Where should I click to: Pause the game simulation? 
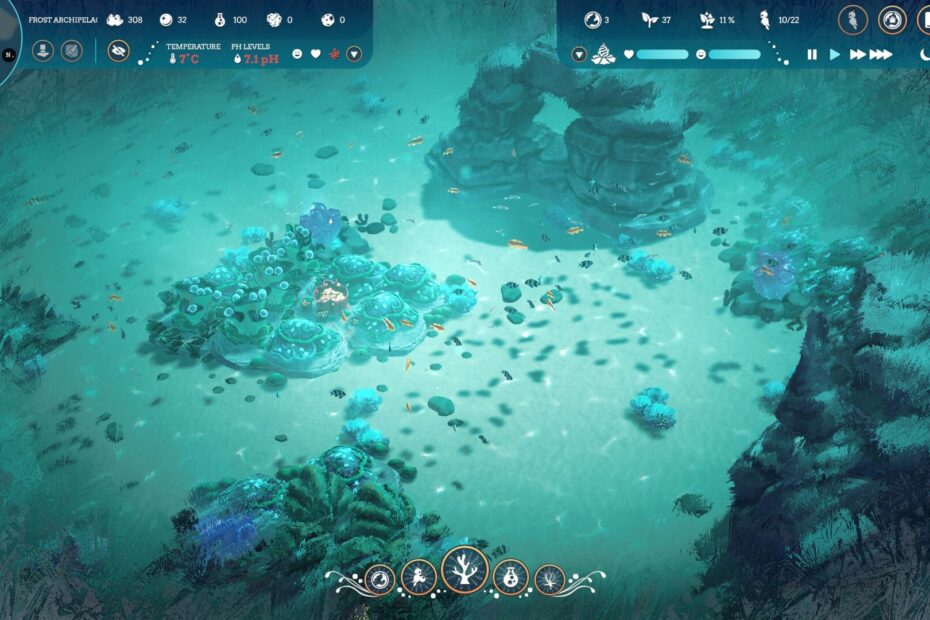pyautogui.click(x=812, y=54)
